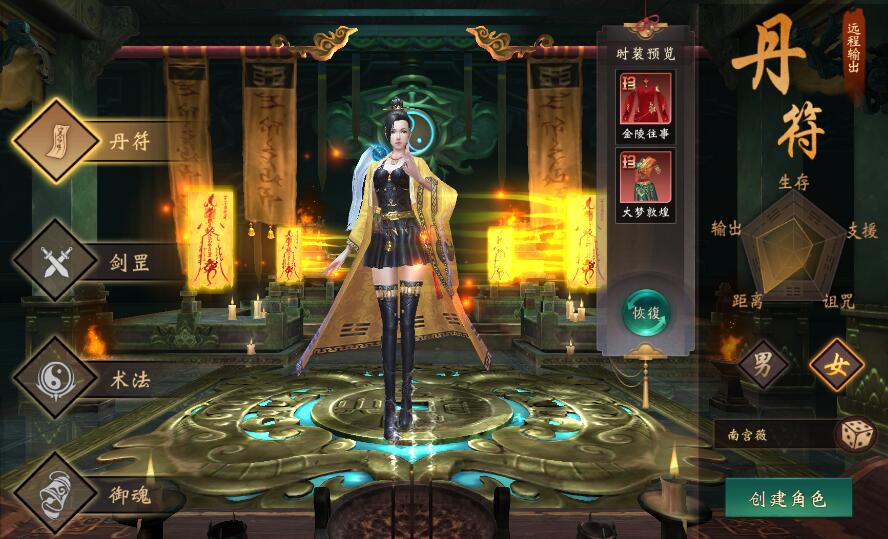This screenshot has height=539, width=888.
Task: Roll the dice for a random name
Action: point(857,435)
